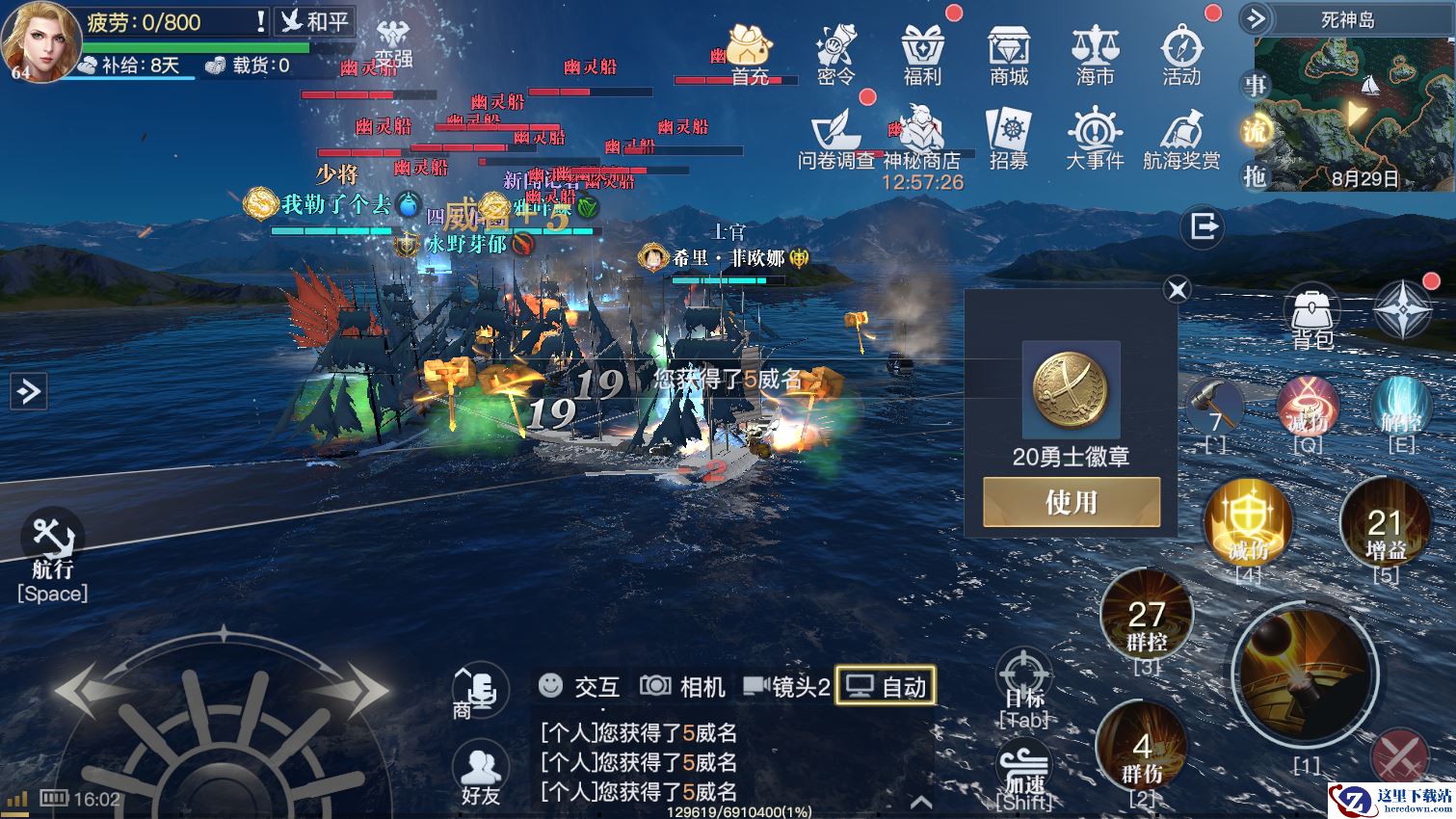Open the 航海奖赏 voyage rewards
The image size is (1456, 819).
(1181, 139)
